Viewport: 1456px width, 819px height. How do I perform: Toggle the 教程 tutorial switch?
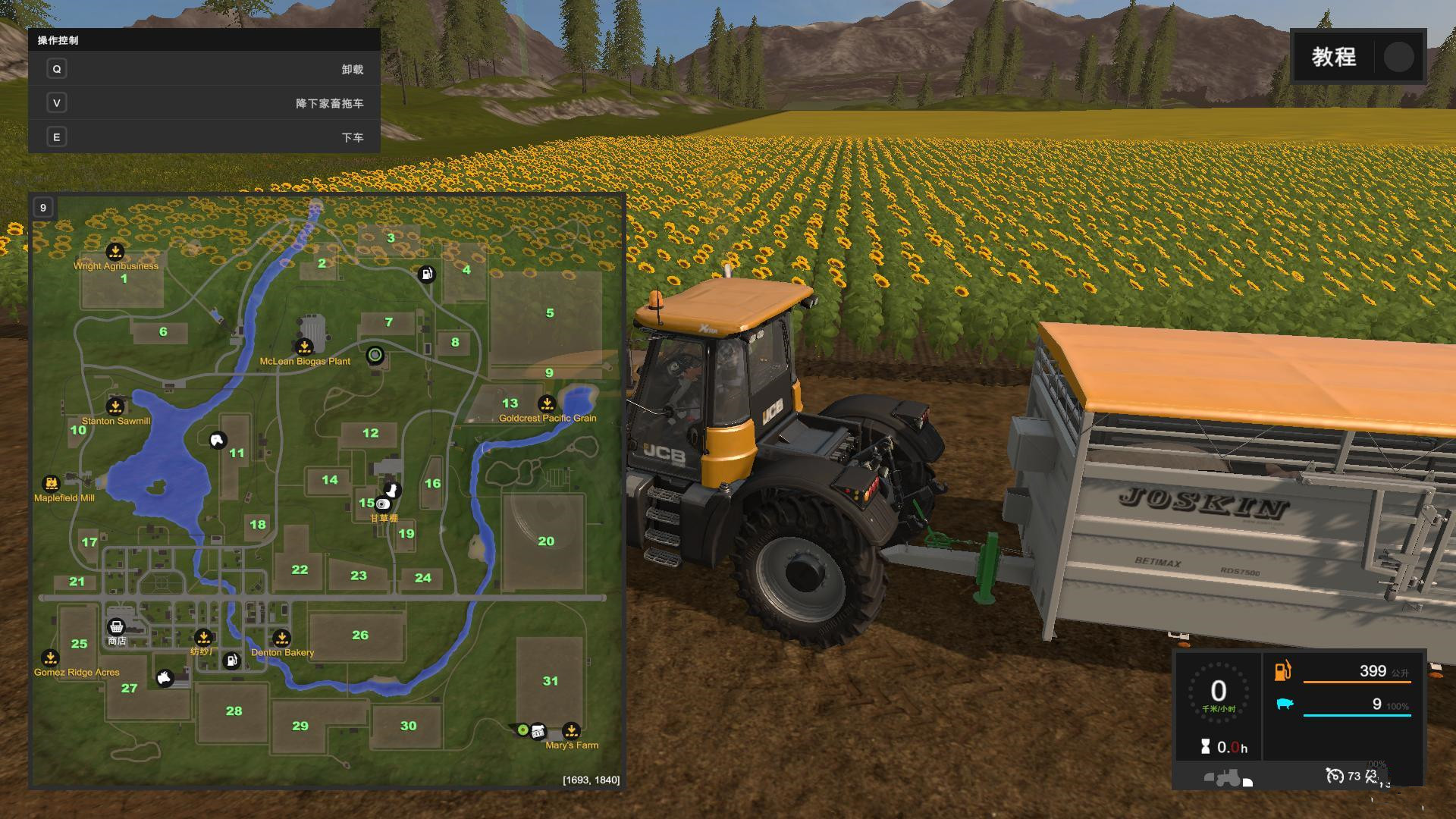[x=1398, y=57]
